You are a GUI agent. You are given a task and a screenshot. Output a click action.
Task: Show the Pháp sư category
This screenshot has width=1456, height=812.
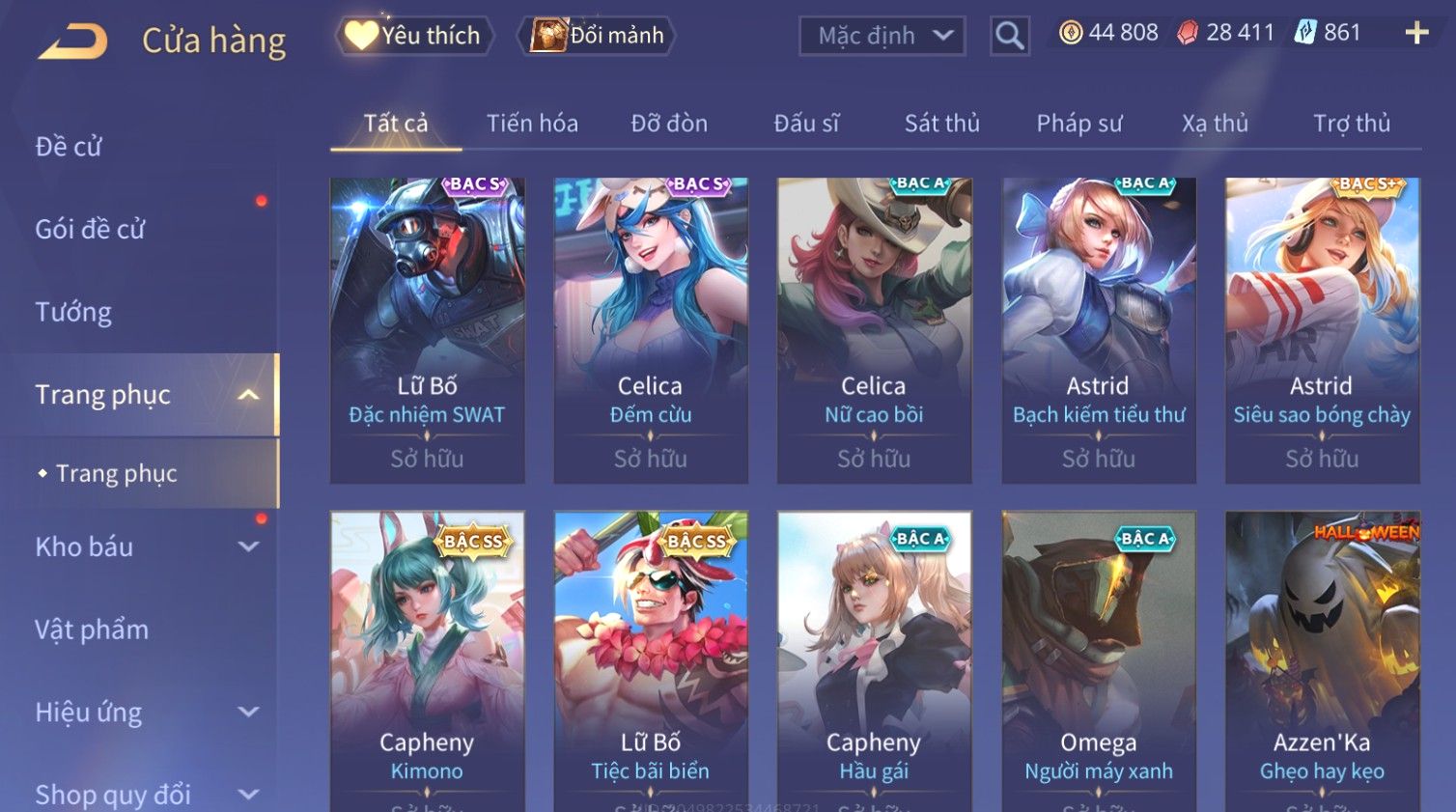(x=1079, y=124)
